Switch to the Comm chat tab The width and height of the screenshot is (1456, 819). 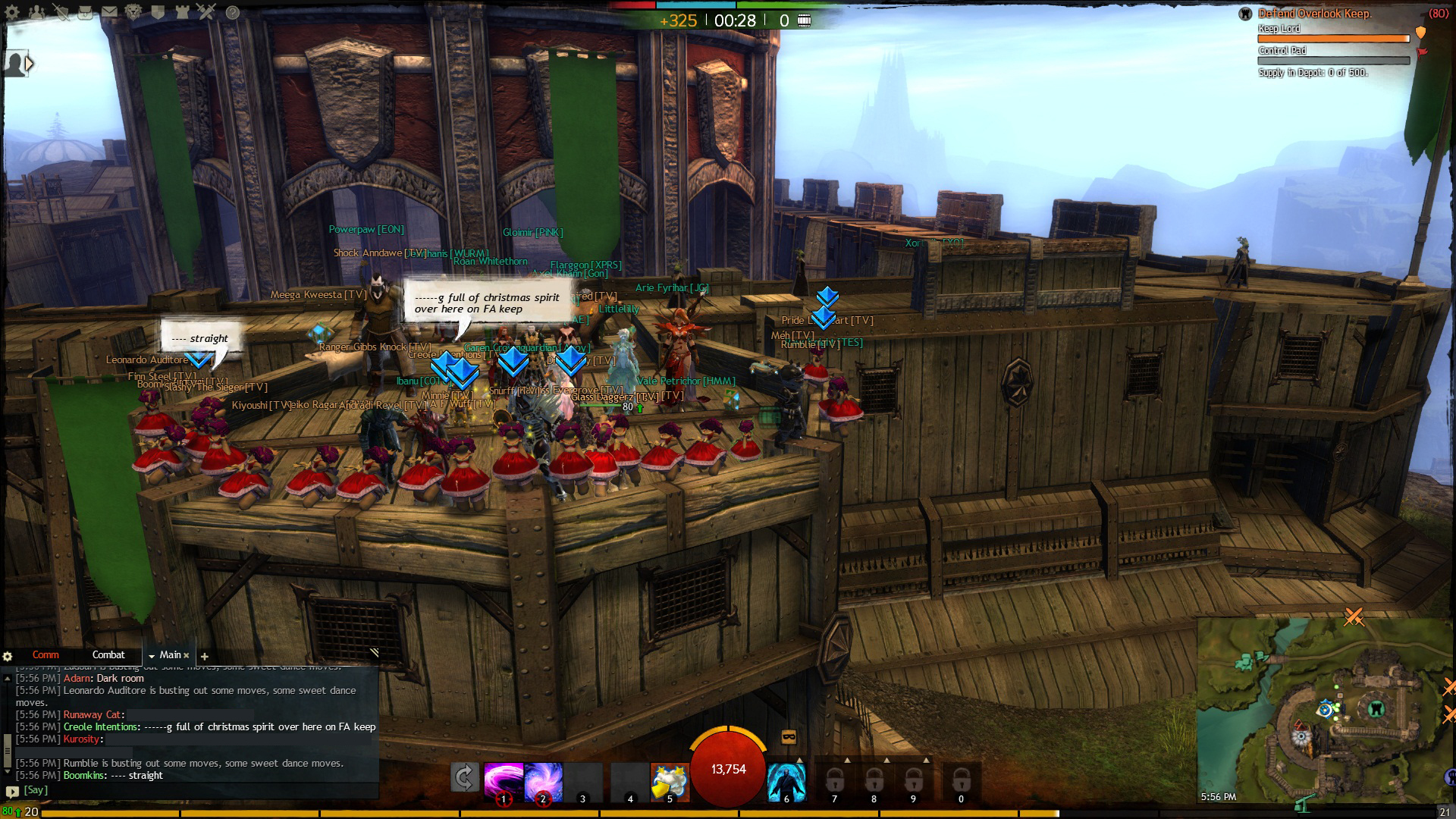[45, 655]
